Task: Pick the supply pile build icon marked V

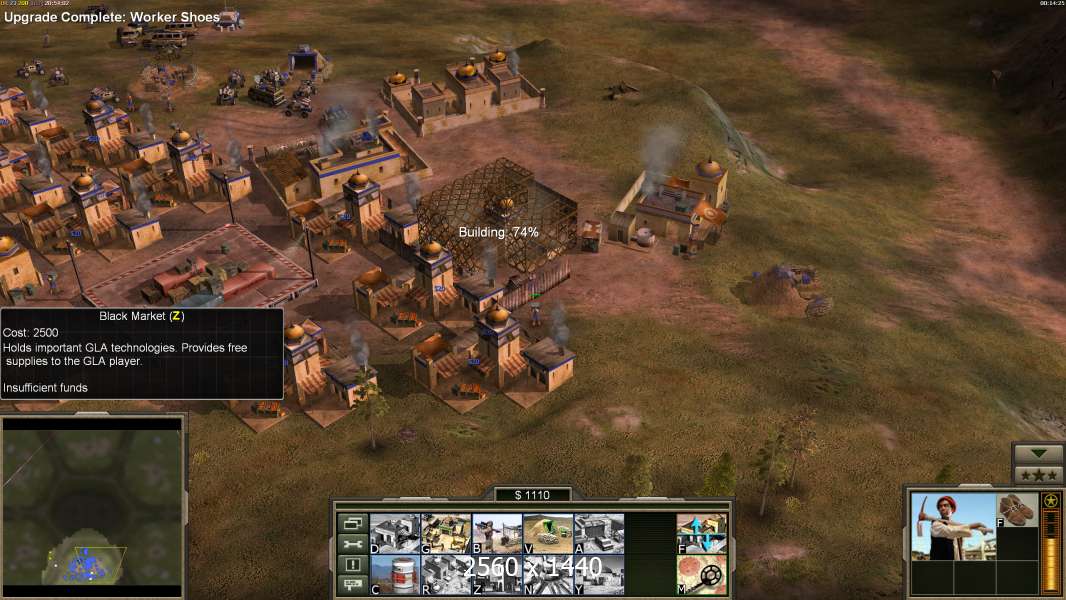Action: tap(548, 534)
